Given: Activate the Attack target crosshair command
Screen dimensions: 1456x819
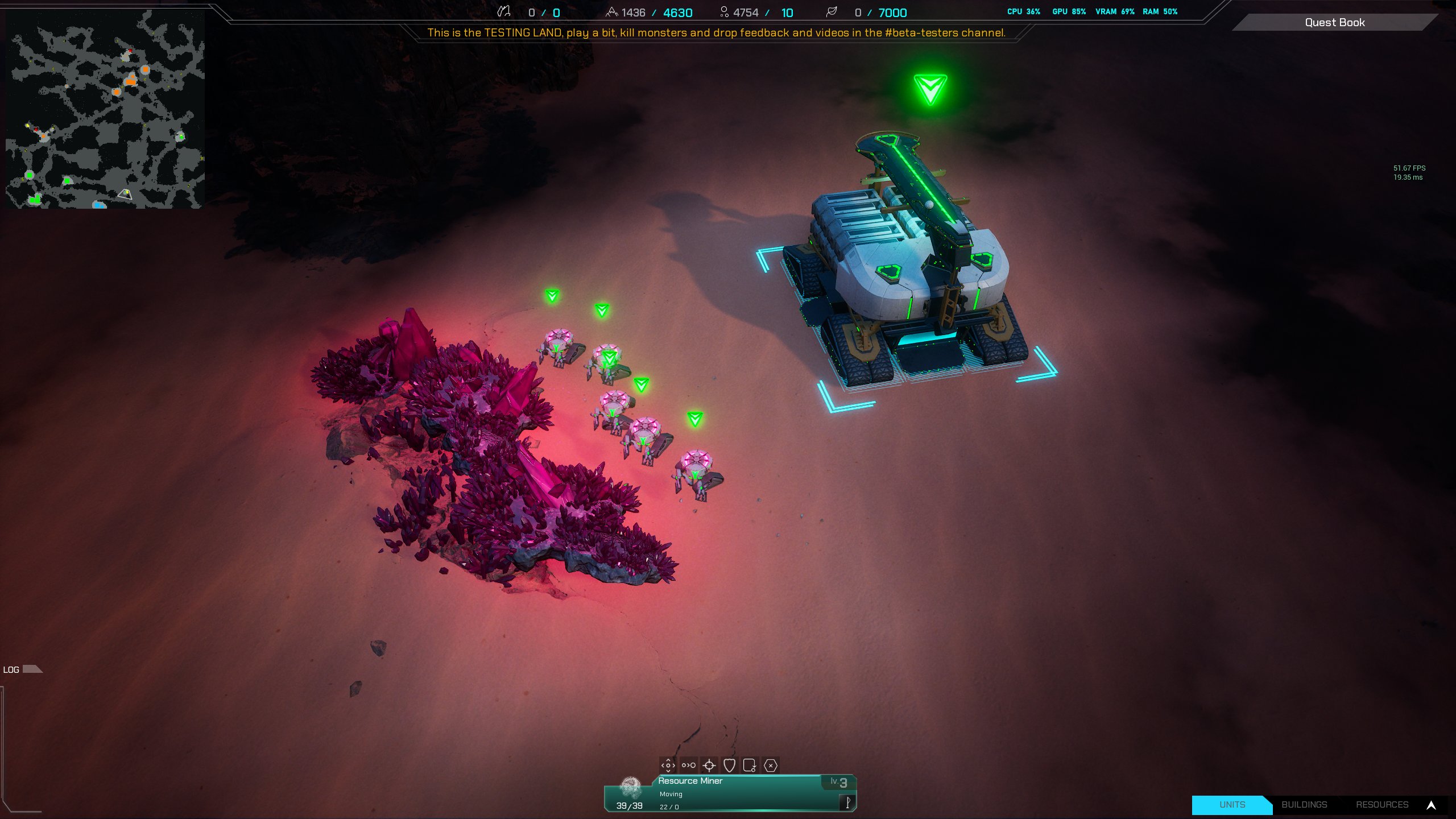Looking at the screenshot, I should (709, 766).
